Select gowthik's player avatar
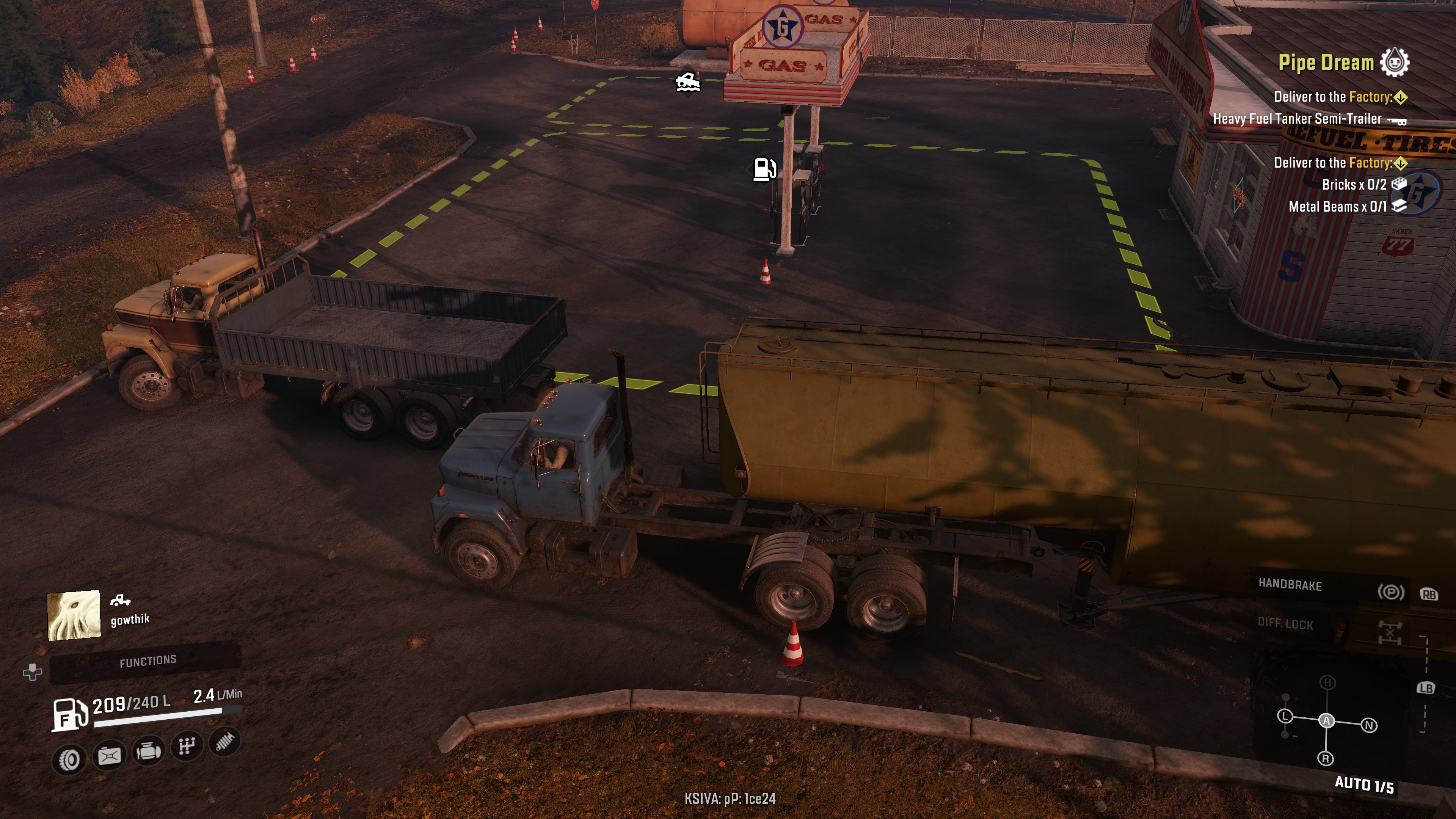Screen dimensions: 1456x819 pyautogui.click(x=74, y=615)
